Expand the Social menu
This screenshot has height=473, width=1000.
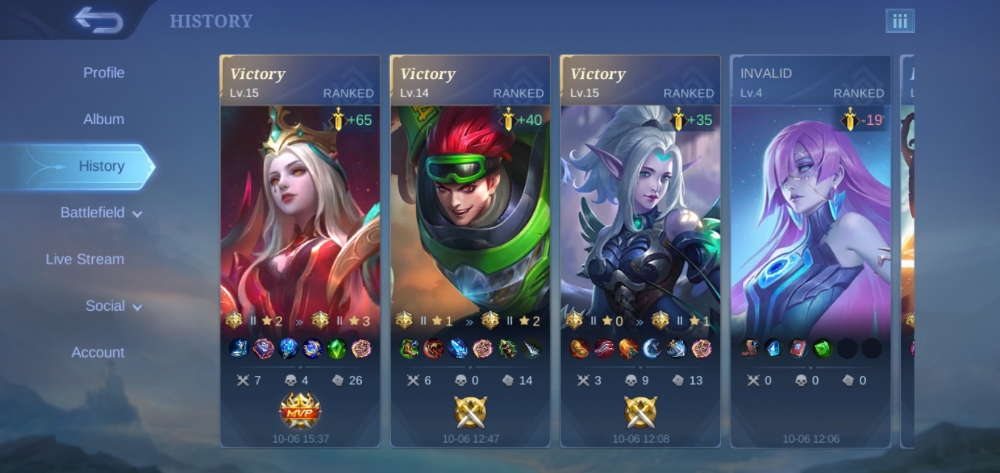pos(113,306)
